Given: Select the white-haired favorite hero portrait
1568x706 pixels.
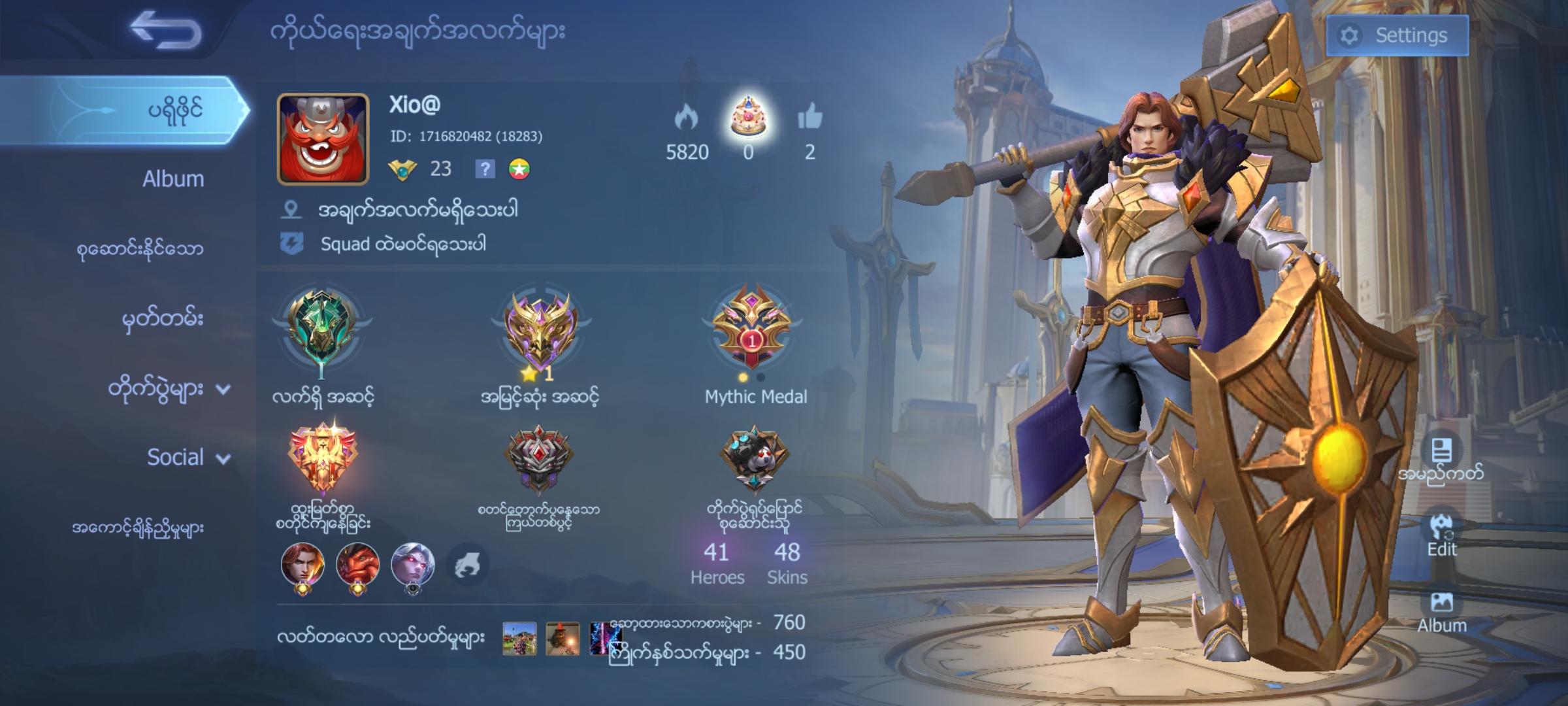Looking at the screenshot, I should click(x=412, y=564).
